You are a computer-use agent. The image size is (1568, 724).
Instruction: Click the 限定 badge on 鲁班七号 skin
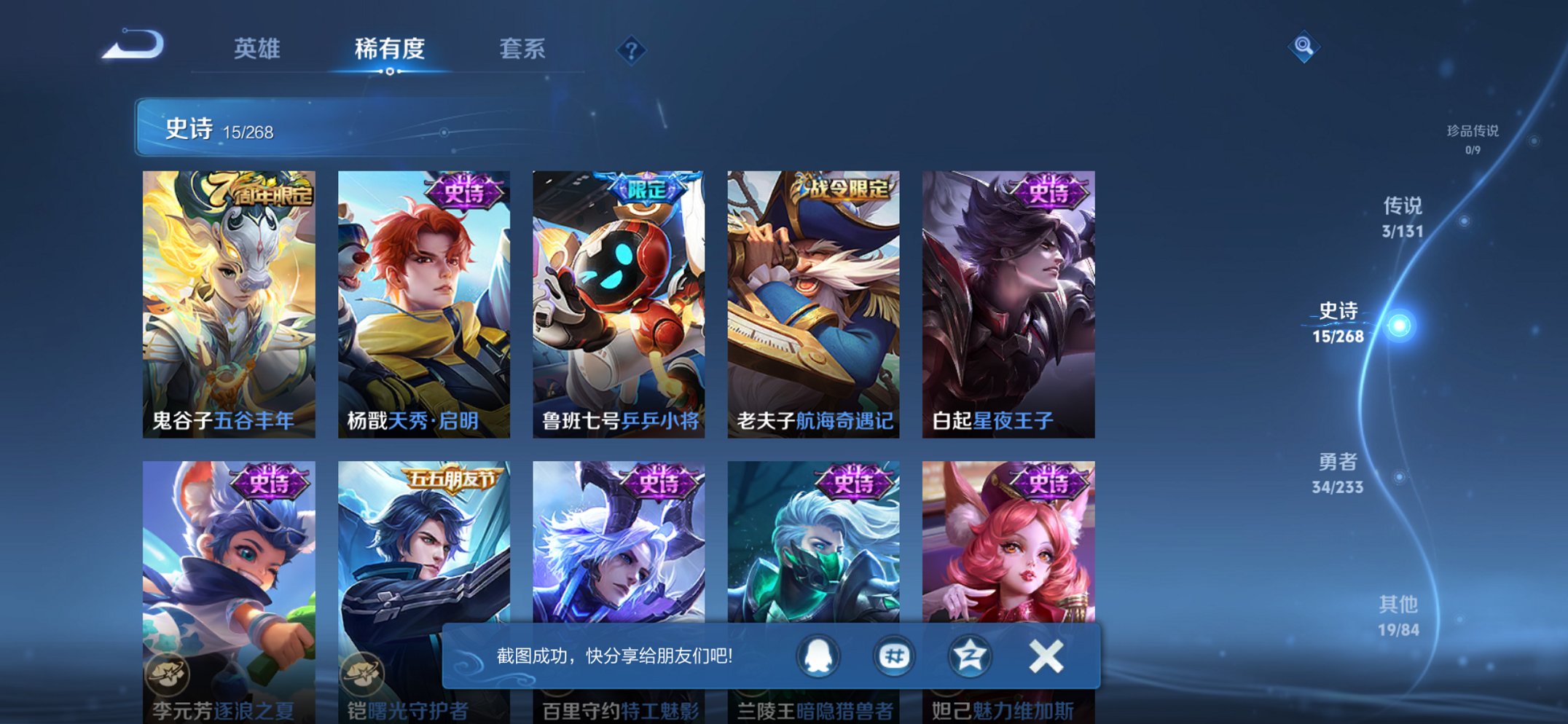(x=644, y=188)
